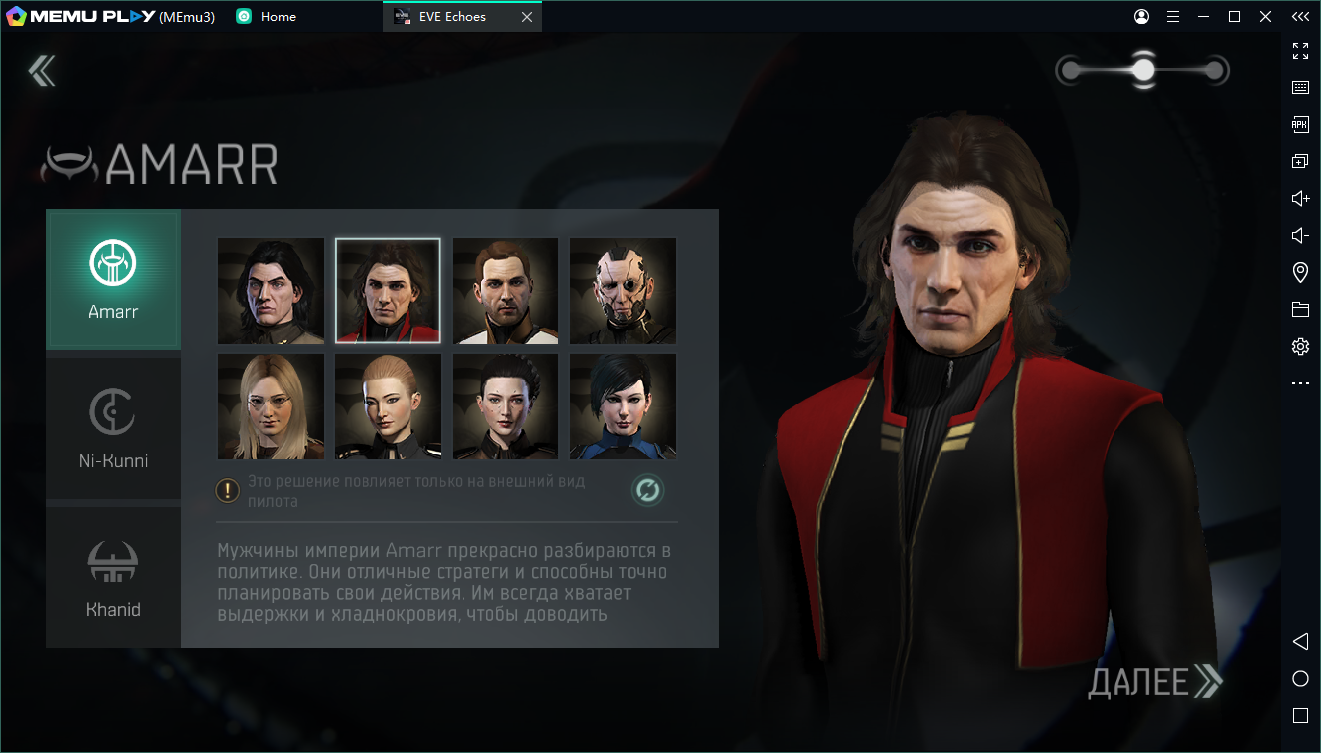The width and height of the screenshot is (1321, 753).
Task: Select the Amarr bloodline tab
Action: [113, 279]
